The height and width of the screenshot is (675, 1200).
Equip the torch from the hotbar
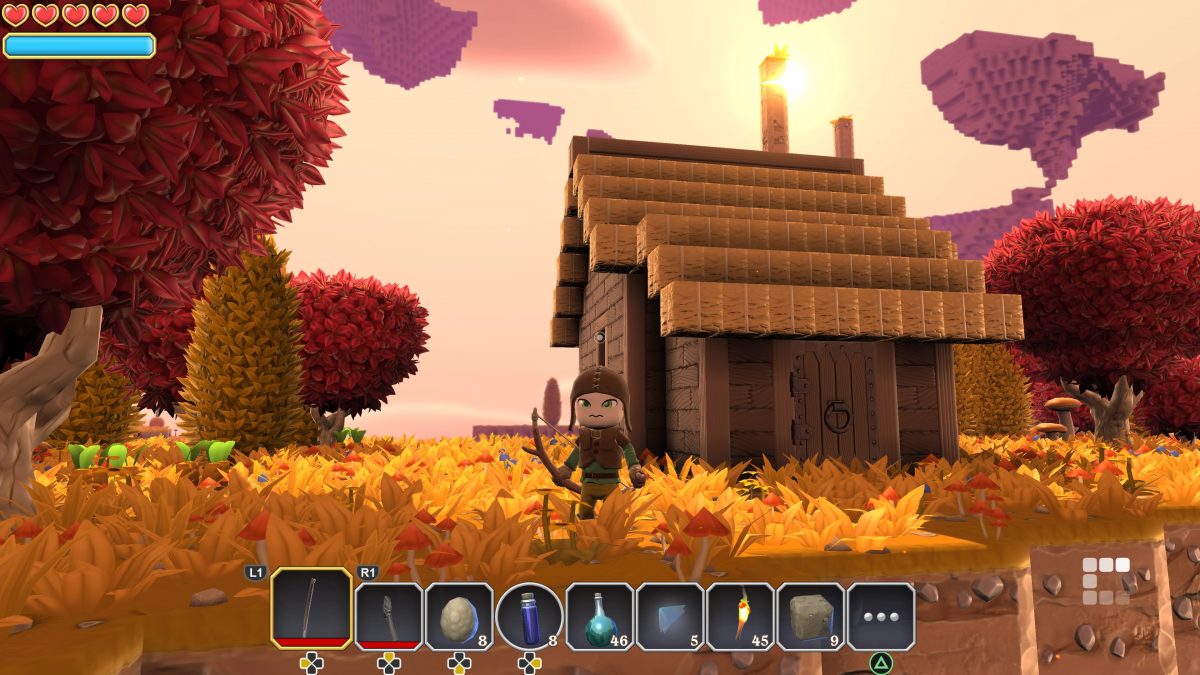pos(740,616)
